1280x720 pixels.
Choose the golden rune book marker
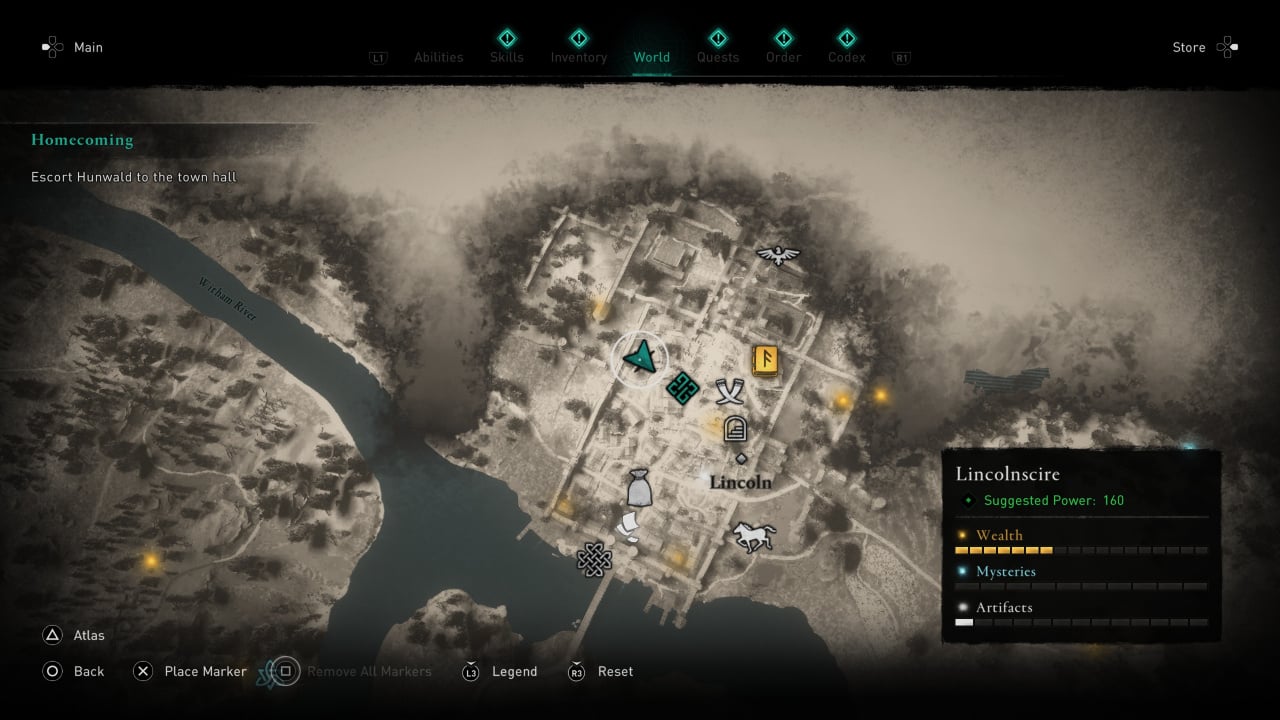766,360
